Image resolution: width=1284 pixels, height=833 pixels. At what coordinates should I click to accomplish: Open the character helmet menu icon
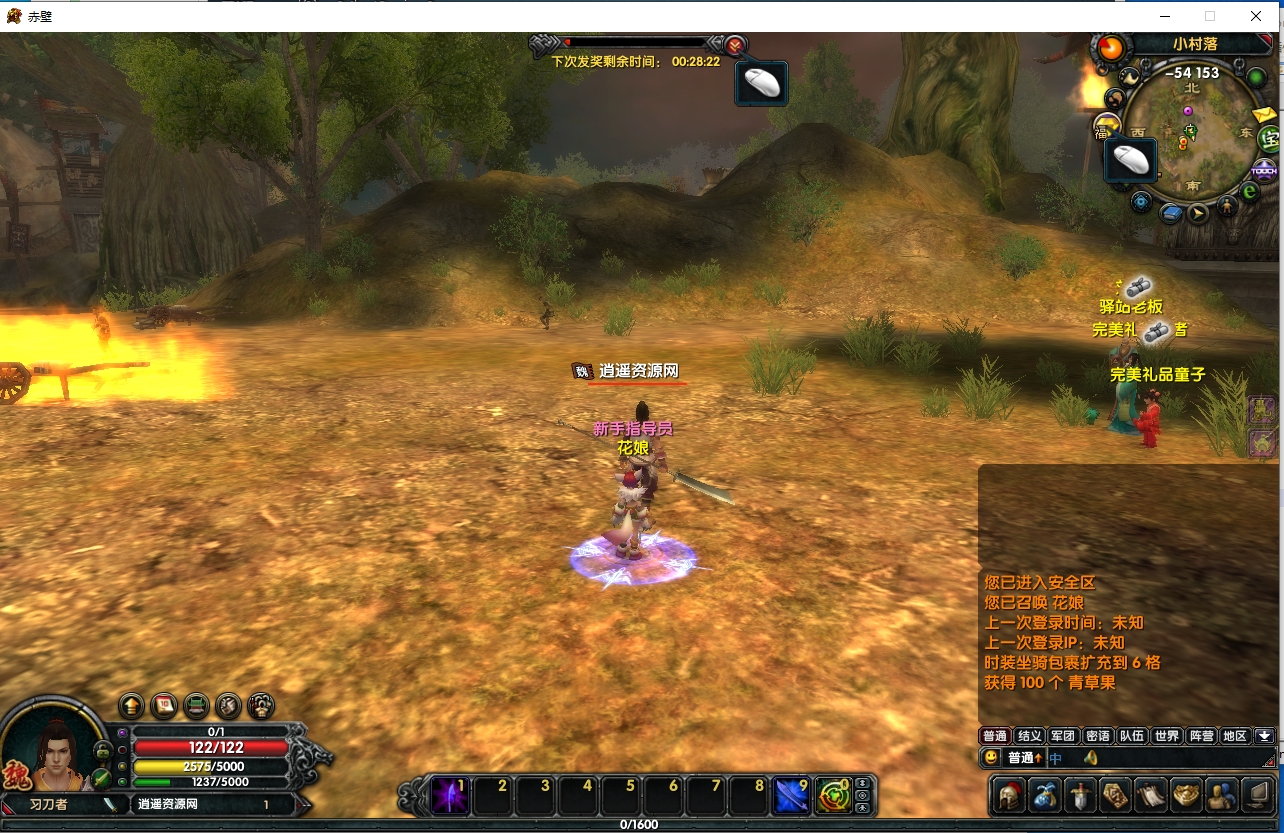(1009, 796)
